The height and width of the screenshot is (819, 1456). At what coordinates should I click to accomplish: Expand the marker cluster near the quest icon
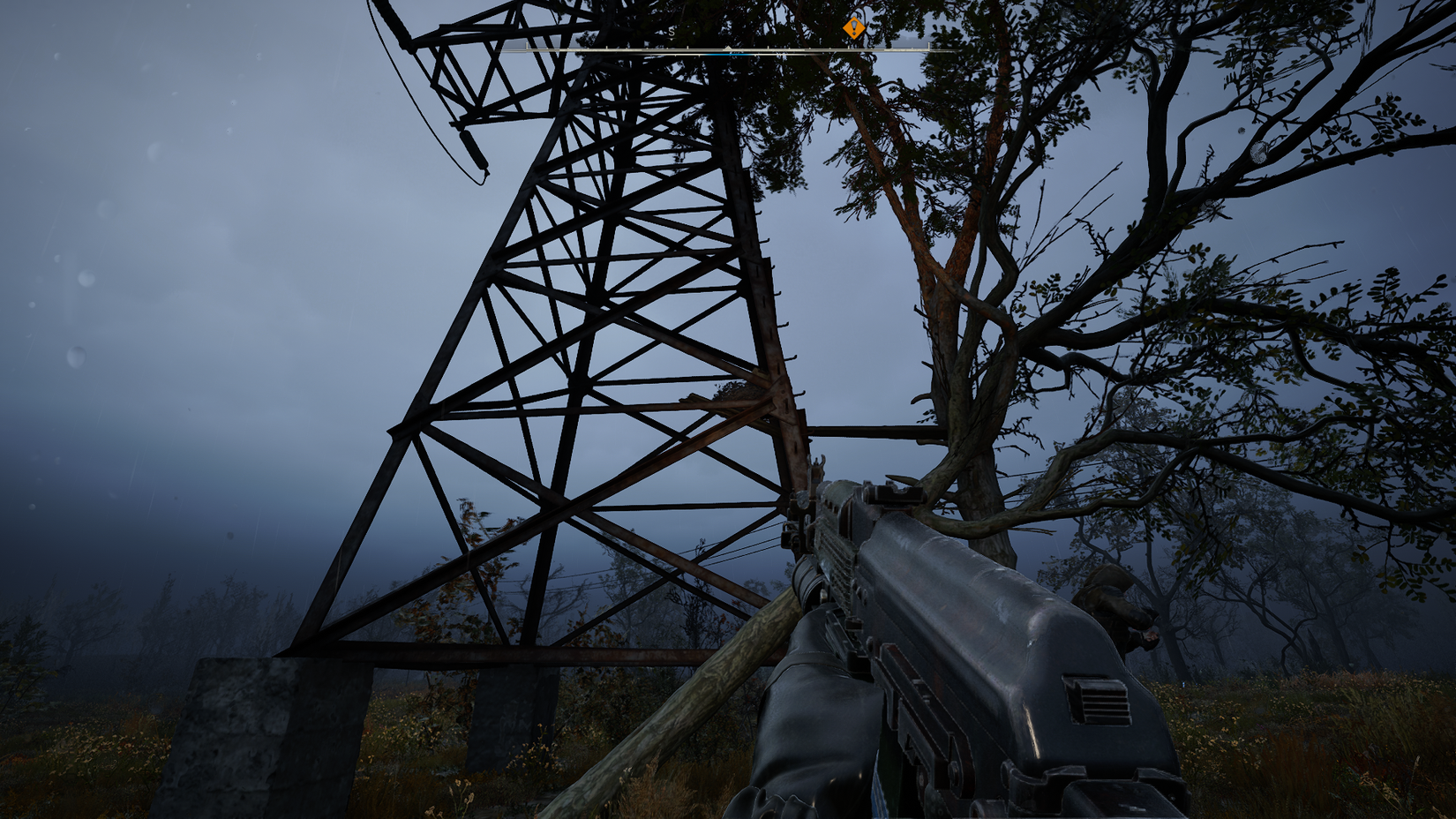point(853,28)
